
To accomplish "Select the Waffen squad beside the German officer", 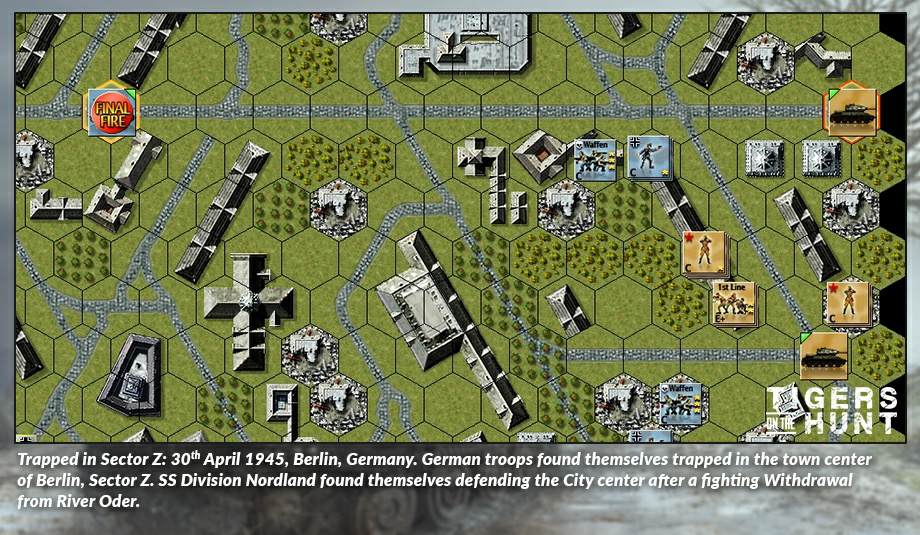I will [x=597, y=159].
